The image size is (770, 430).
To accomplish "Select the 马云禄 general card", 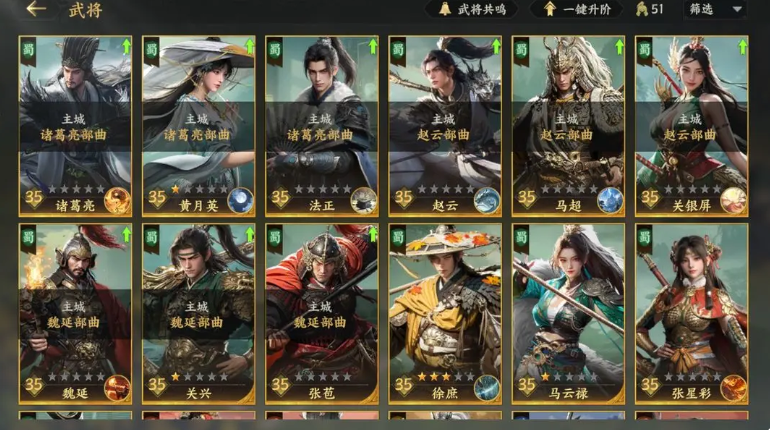I will pyautogui.click(x=567, y=312).
